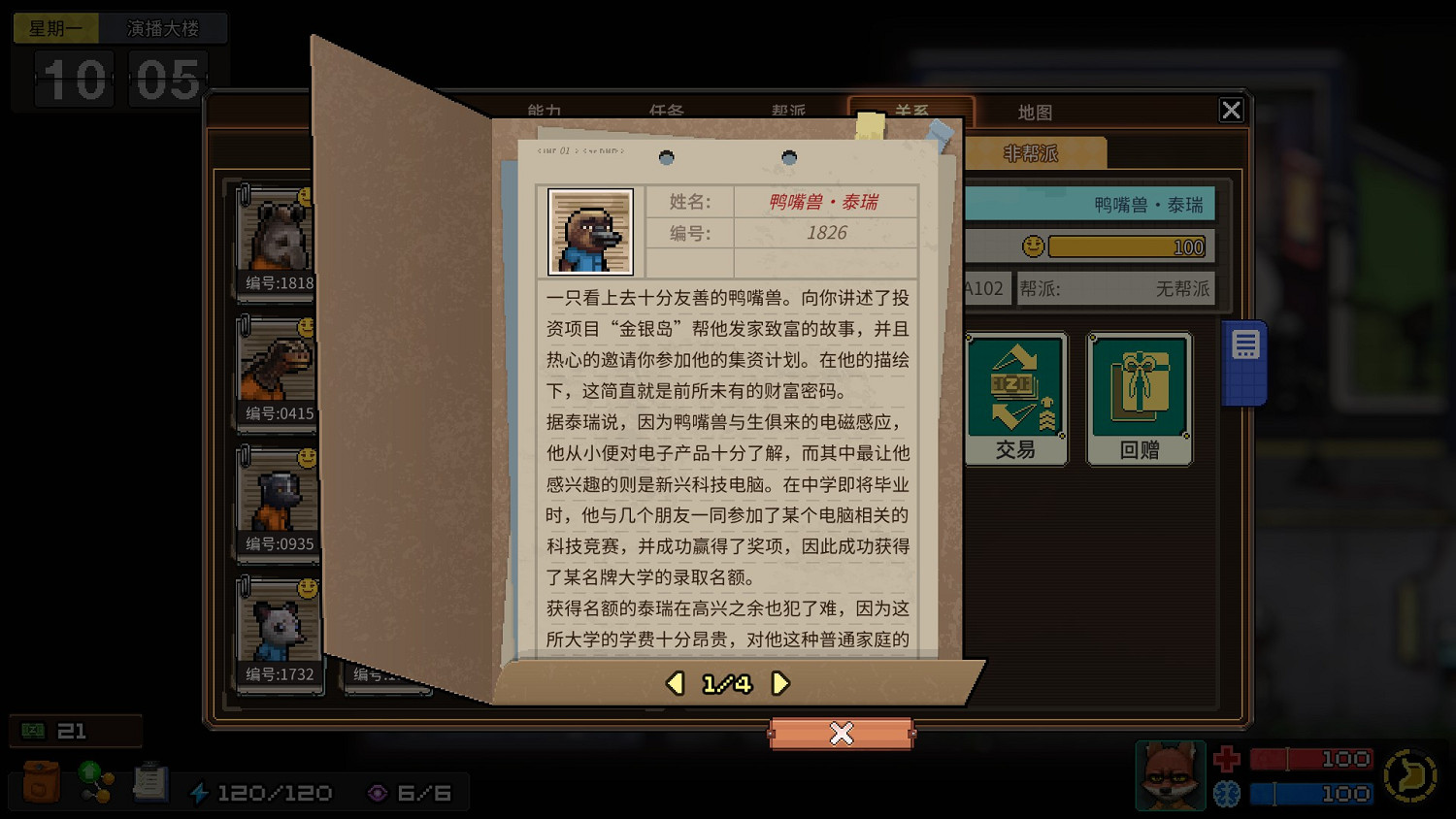Open the 回赠 gift-back action

pos(1139,398)
